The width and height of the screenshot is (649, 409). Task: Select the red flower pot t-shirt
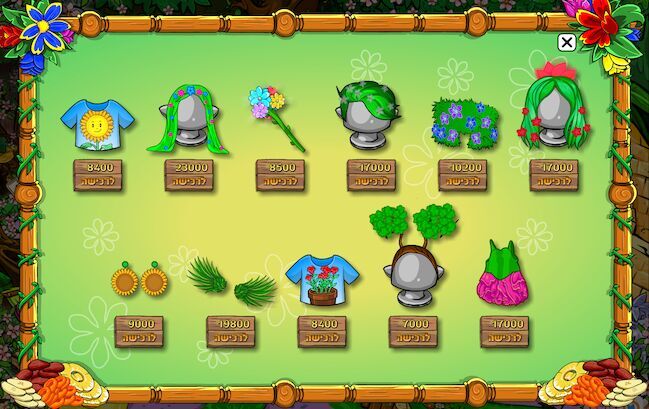click(321, 279)
